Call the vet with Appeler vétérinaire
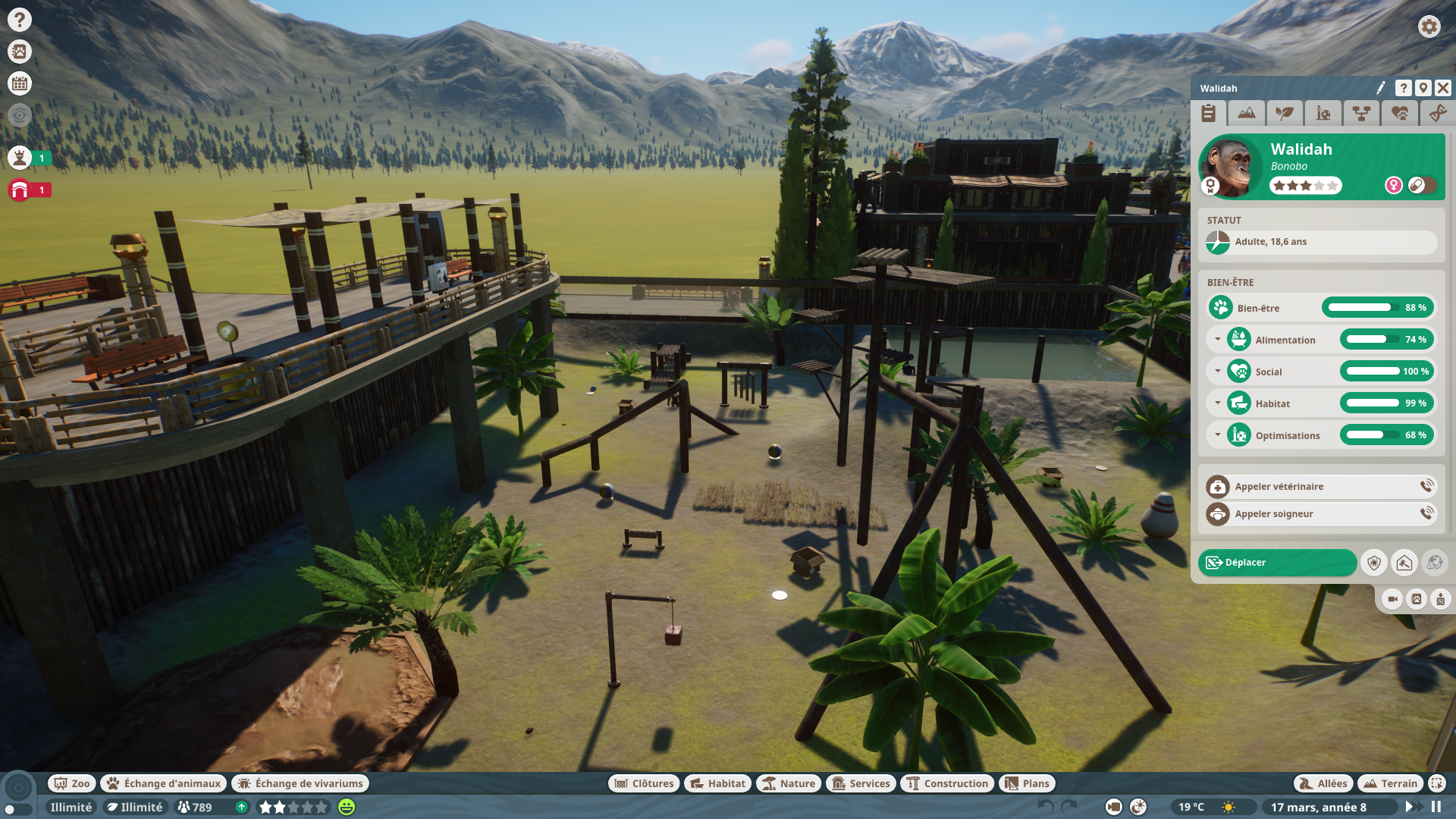1456x819 pixels. click(1321, 487)
